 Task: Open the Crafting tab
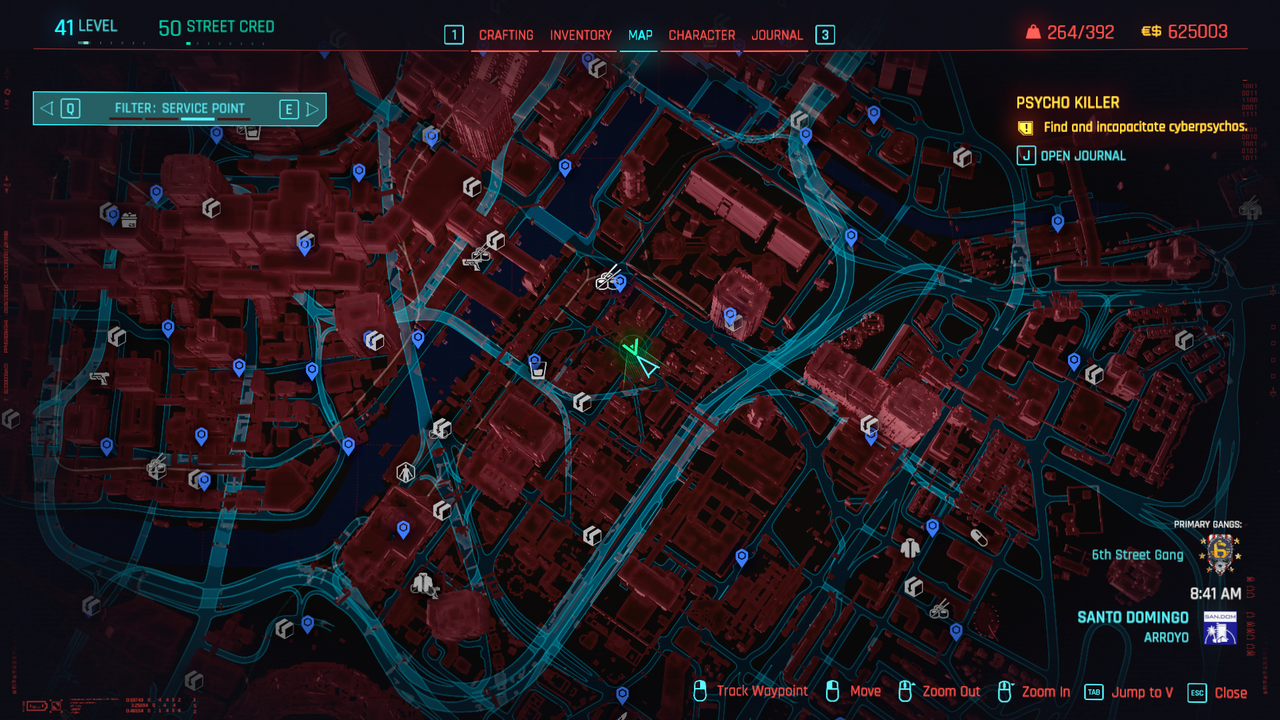point(506,35)
